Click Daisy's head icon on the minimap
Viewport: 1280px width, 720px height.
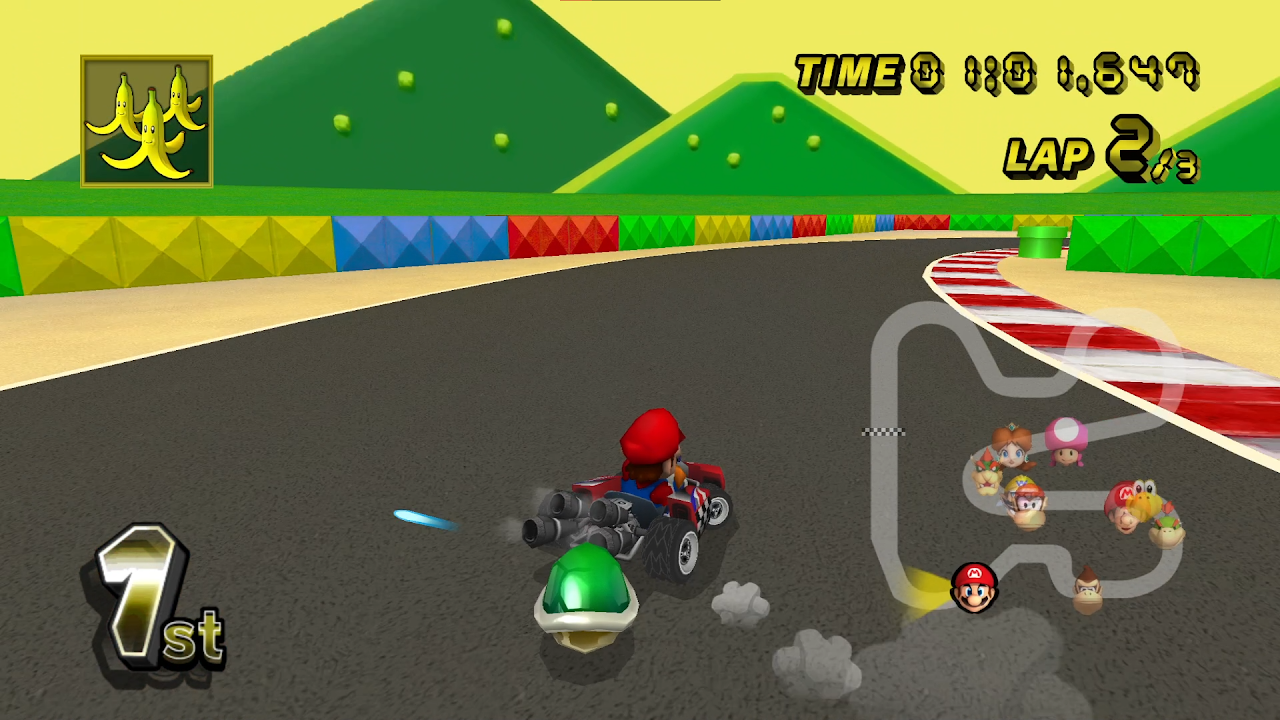[x=1013, y=447]
